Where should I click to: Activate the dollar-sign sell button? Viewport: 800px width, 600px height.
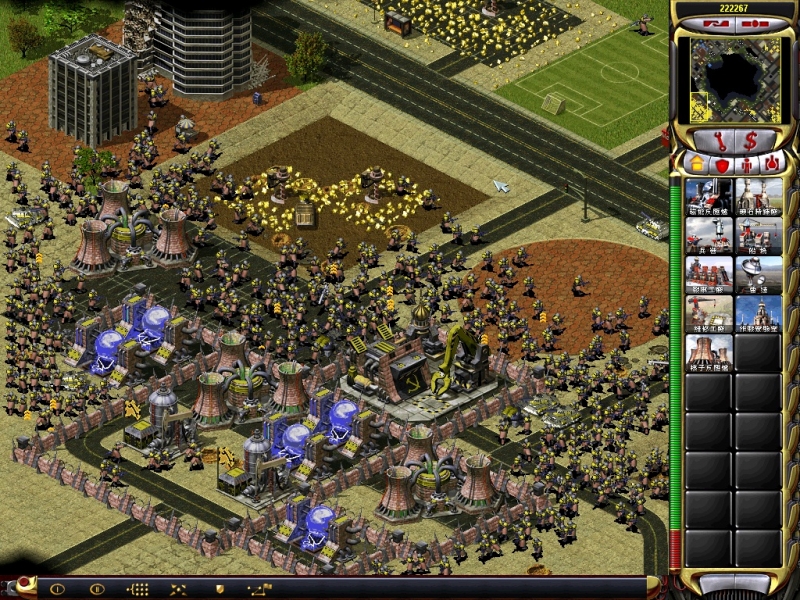(x=750, y=140)
